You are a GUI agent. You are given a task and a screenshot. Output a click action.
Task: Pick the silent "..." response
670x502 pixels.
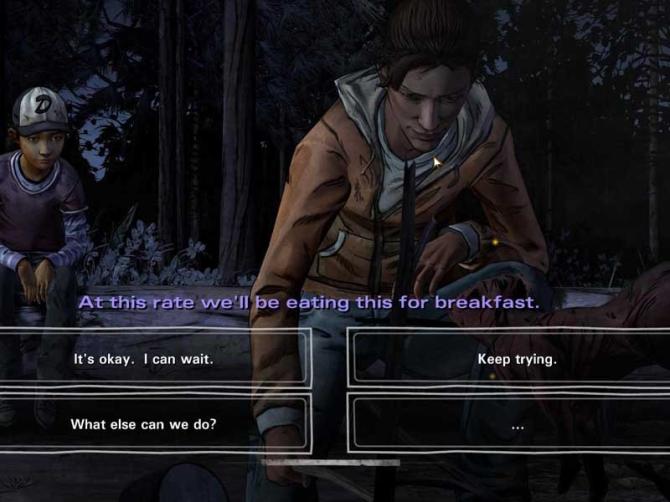coord(516,424)
